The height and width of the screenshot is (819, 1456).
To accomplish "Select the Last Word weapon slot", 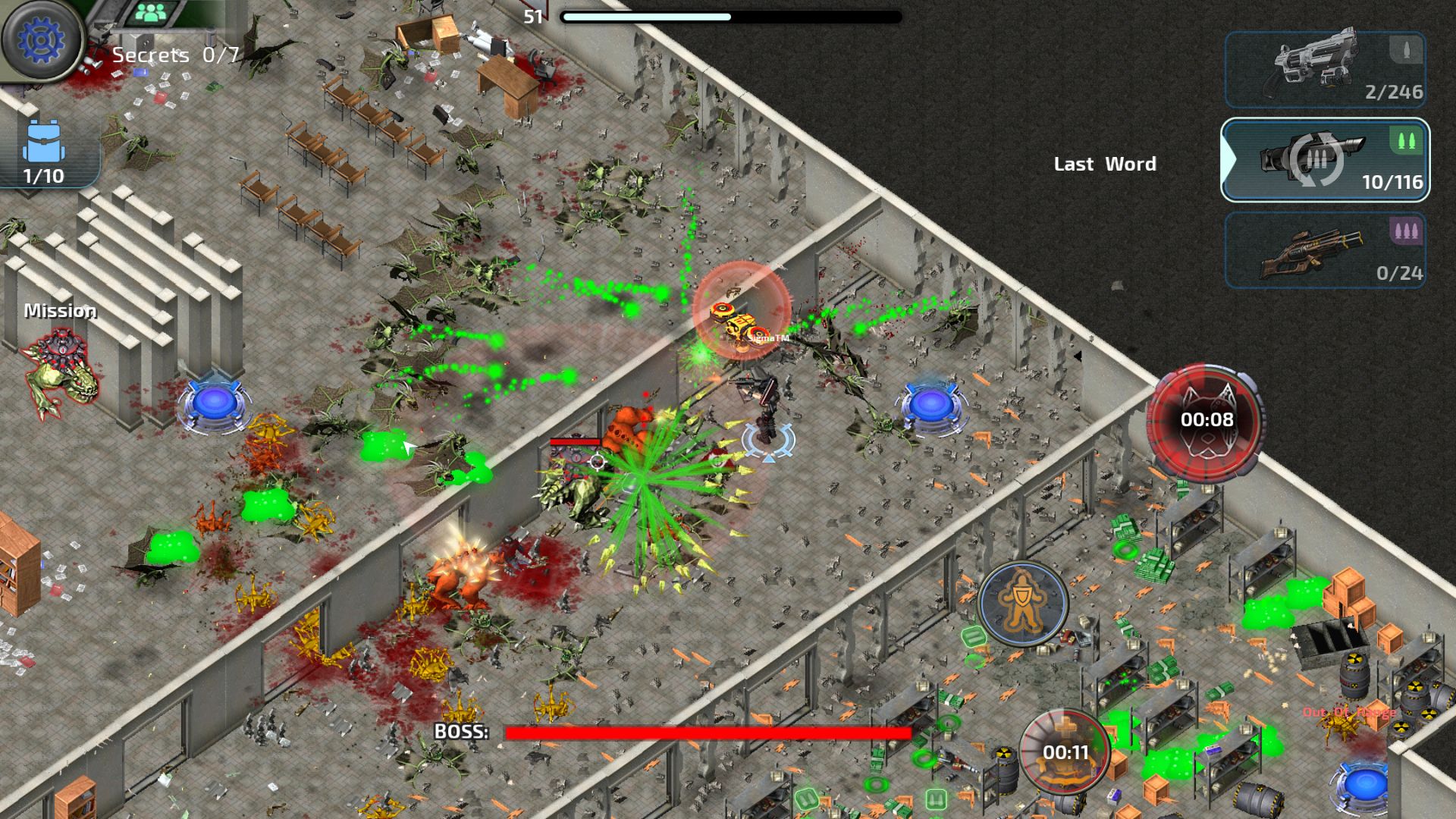I will (1325, 160).
